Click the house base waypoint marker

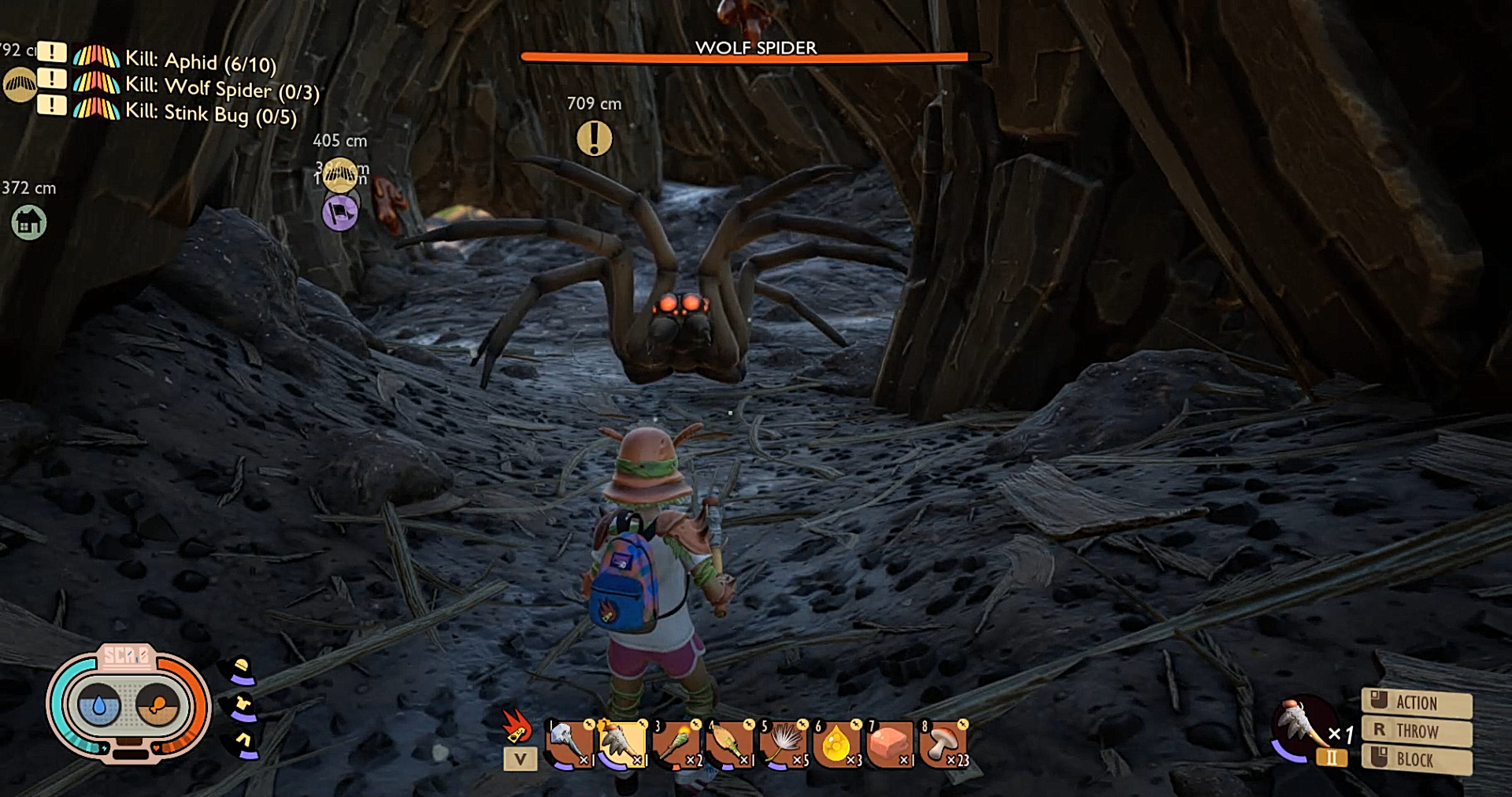29,223
